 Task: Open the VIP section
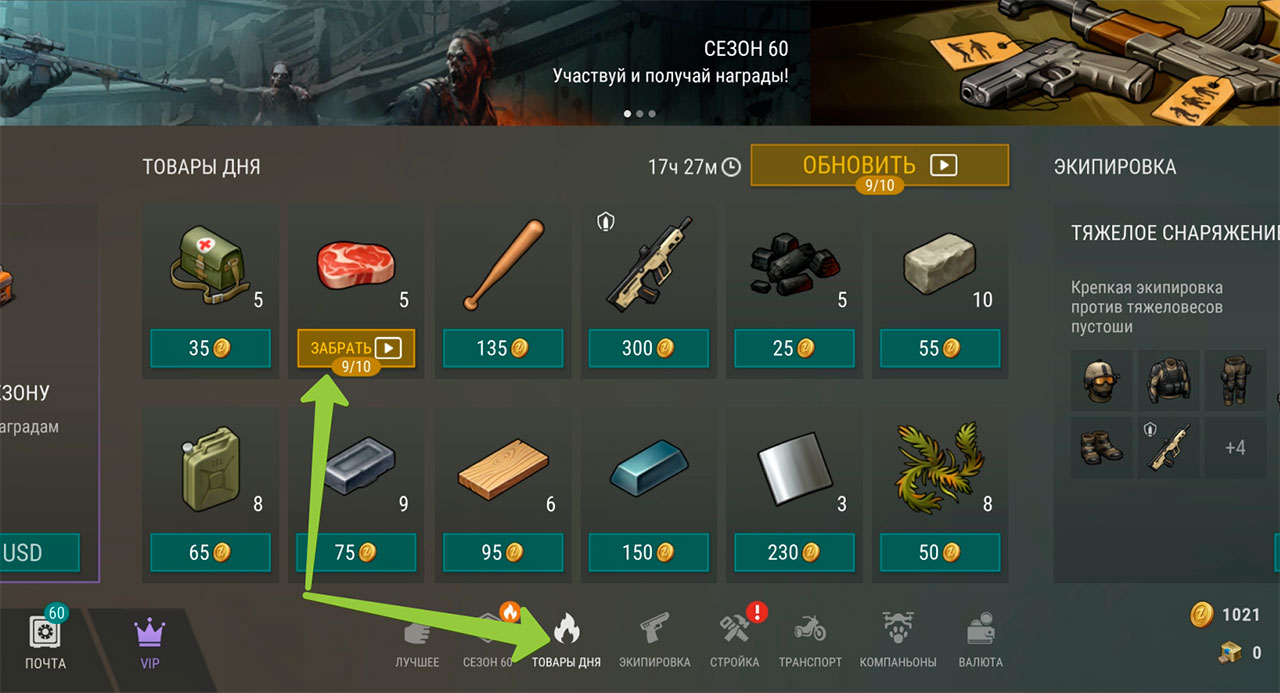click(148, 640)
